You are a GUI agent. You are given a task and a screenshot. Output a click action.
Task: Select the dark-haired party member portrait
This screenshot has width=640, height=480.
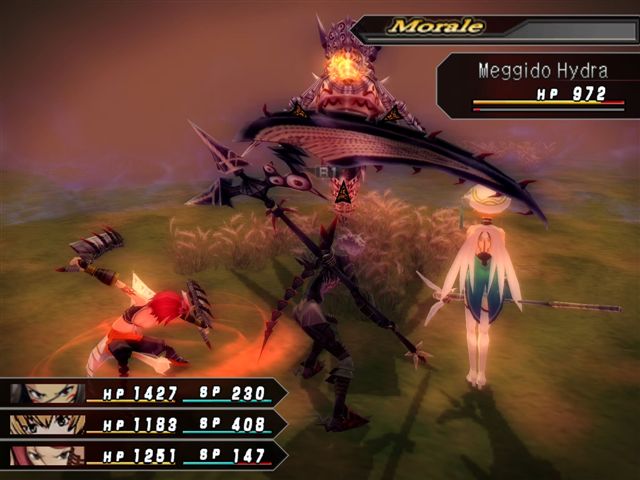(x=47, y=394)
